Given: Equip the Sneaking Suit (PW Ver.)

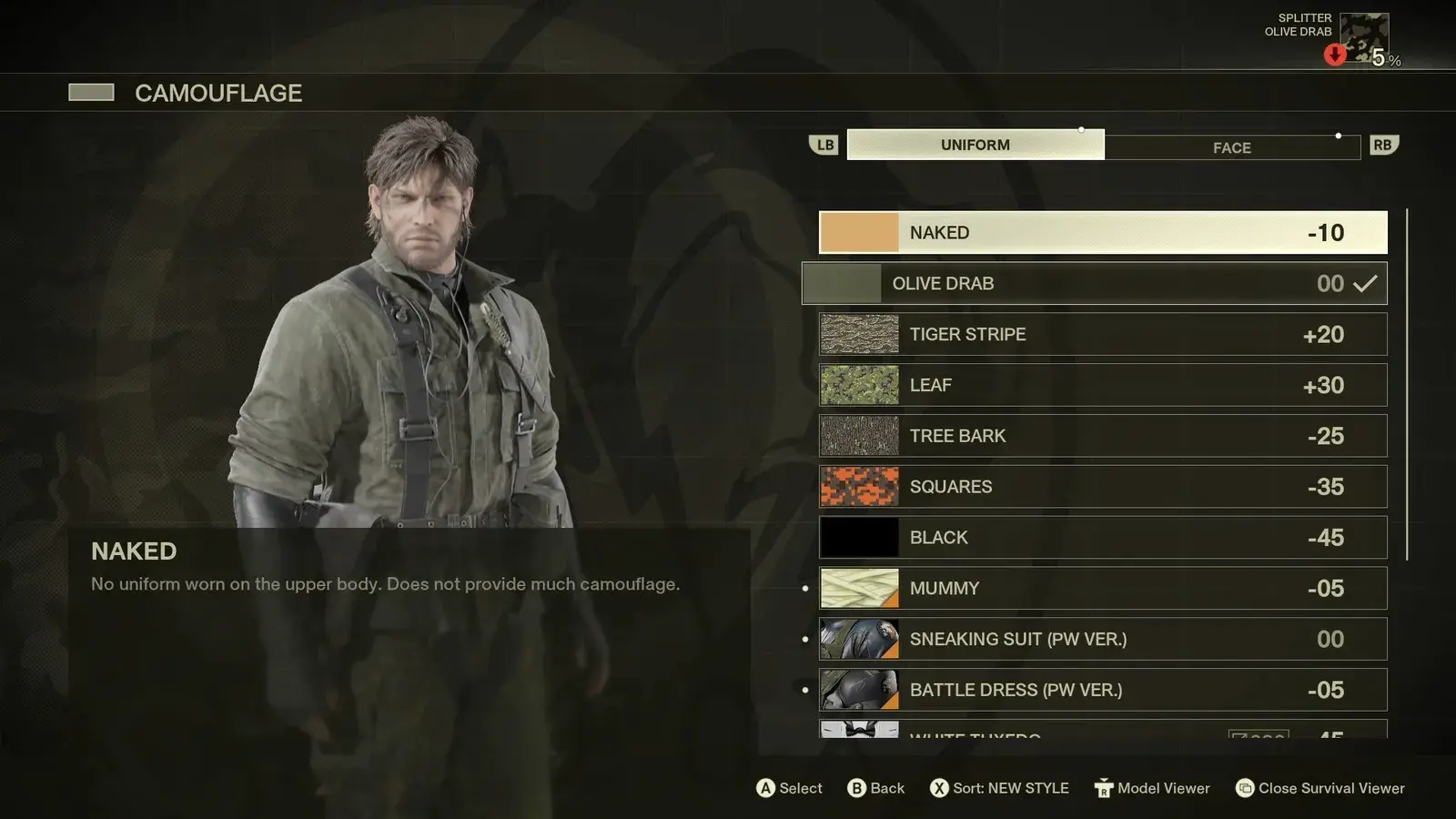Looking at the screenshot, I should click(1103, 640).
